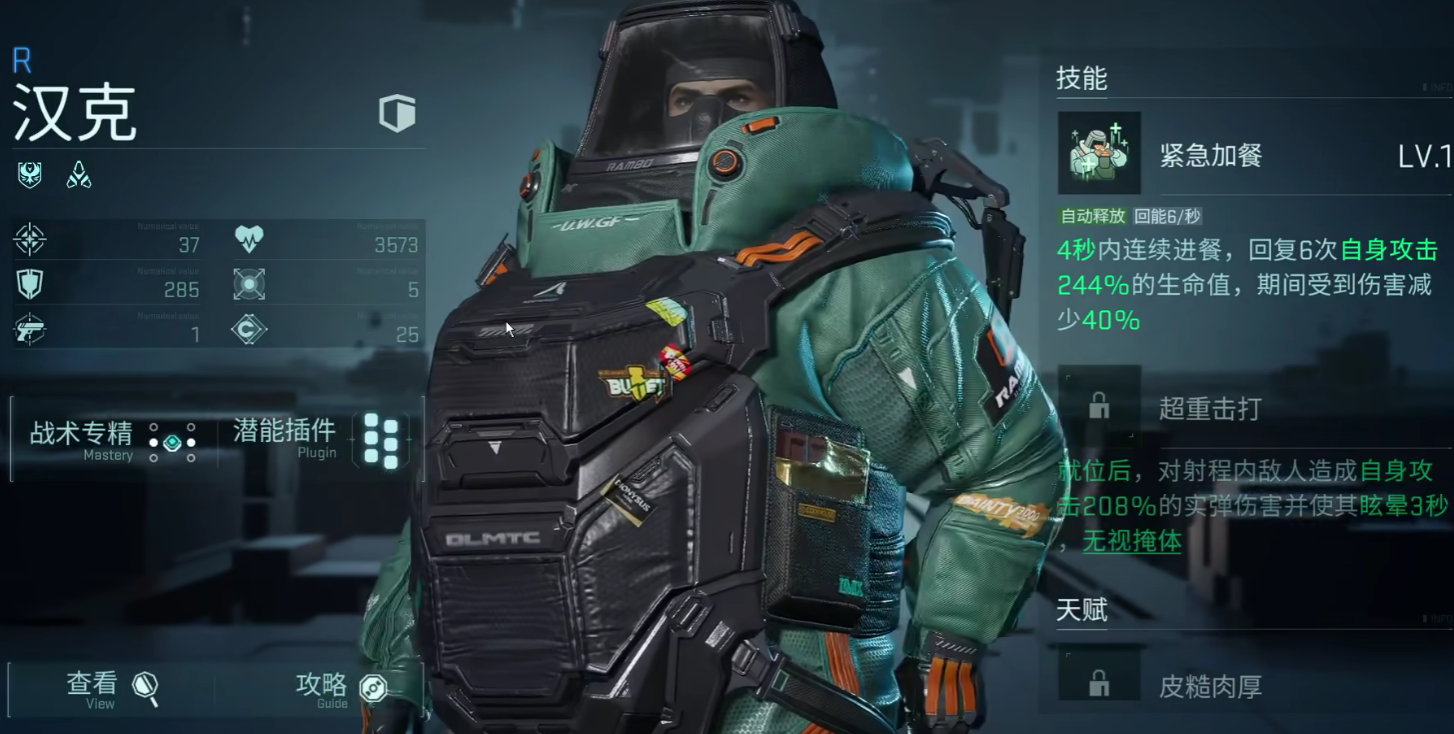Open 战术专精 Mastery panel
This screenshot has height=734, width=1454.
[112, 440]
